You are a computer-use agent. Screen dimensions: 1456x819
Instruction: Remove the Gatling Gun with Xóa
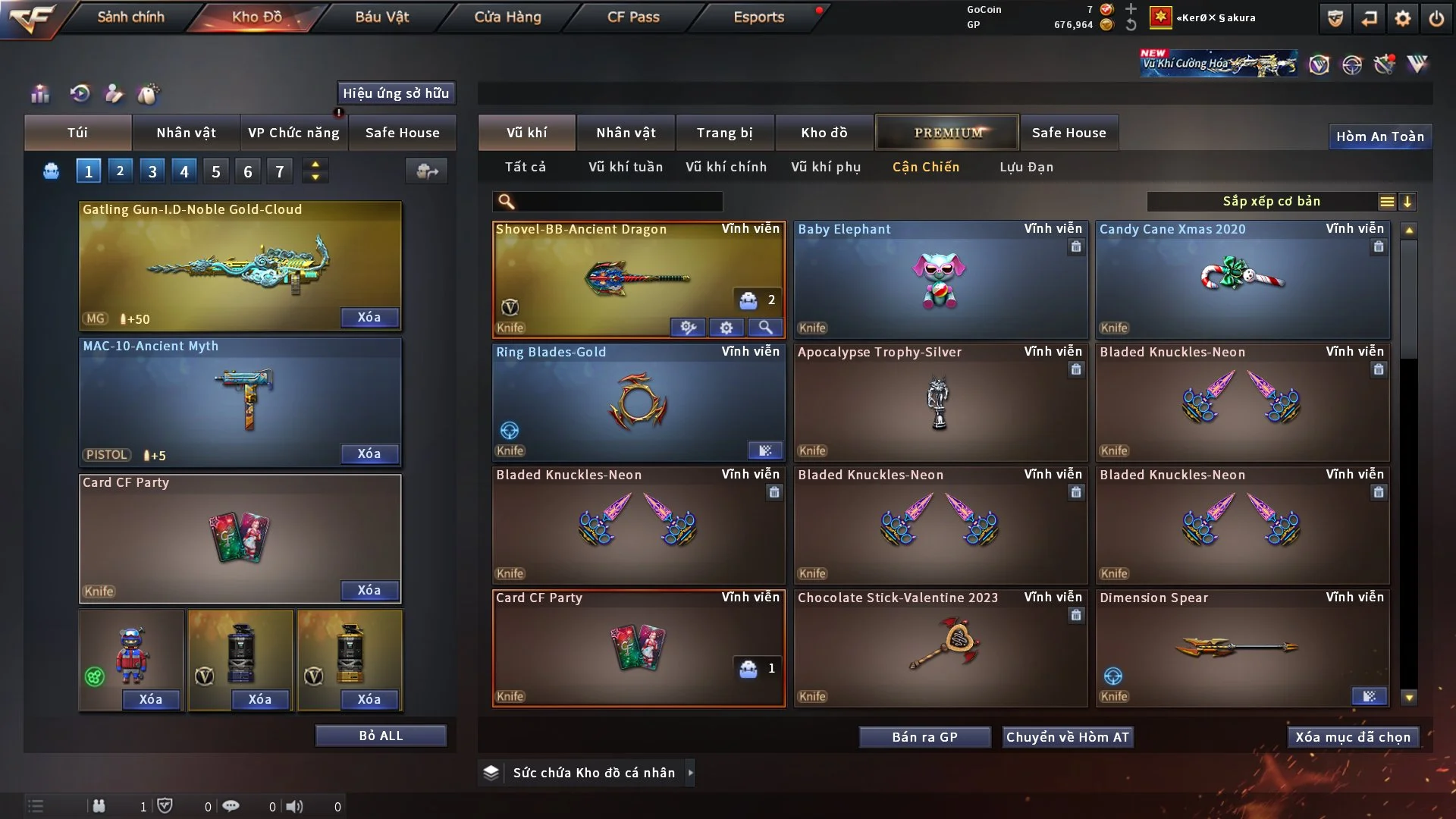369,317
